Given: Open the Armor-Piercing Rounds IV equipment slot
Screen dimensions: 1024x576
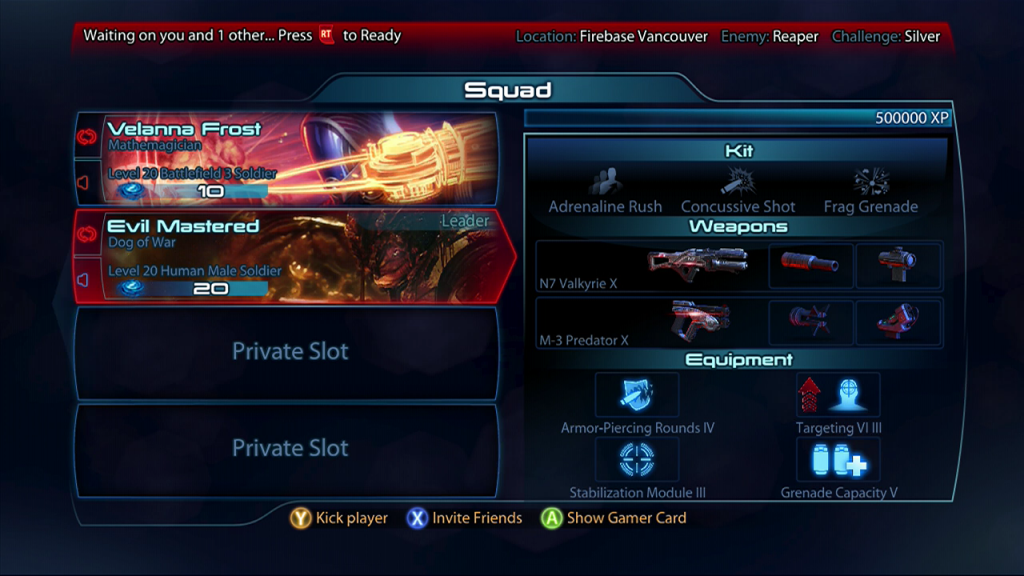Looking at the screenshot, I should coord(637,395).
